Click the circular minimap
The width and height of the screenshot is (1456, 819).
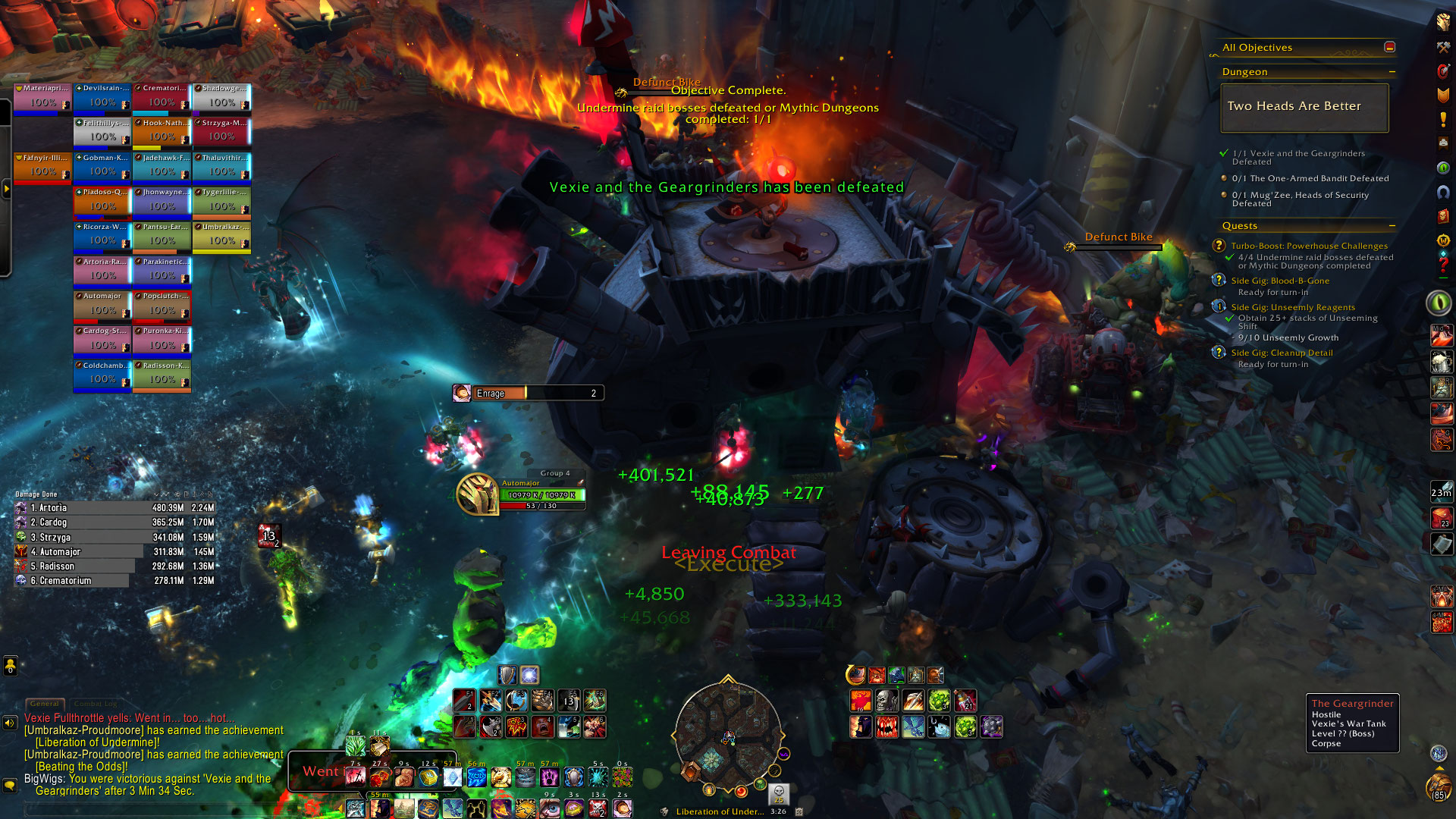(x=727, y=736)
